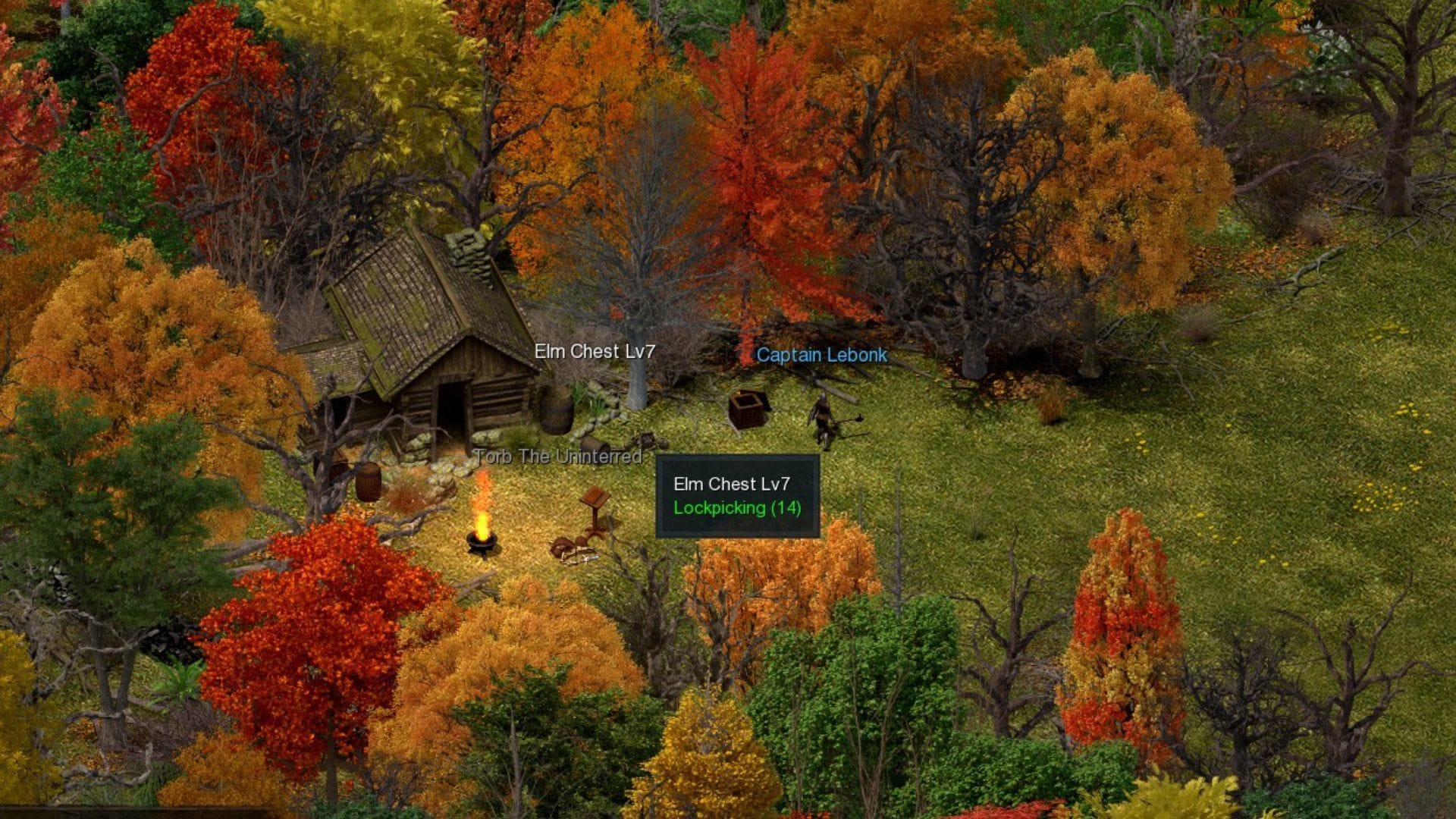Click Torb The Uninterred's name label
This screenshot has width=1456, height=819.
point(559,457)
